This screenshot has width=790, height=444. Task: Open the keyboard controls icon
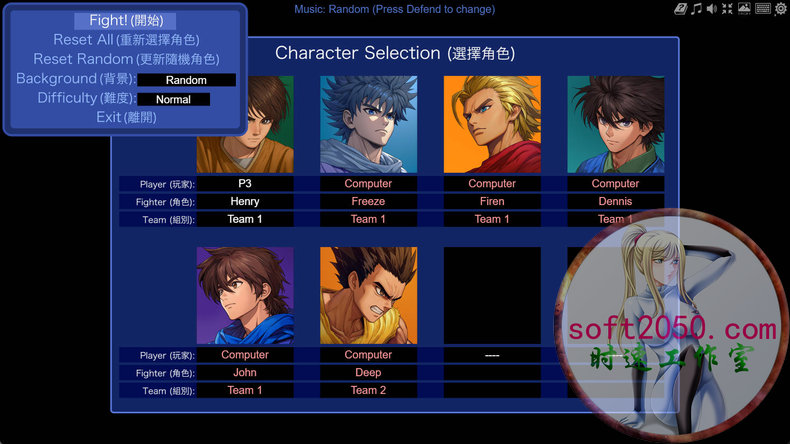pyautogui.click(x=762, y=9)
